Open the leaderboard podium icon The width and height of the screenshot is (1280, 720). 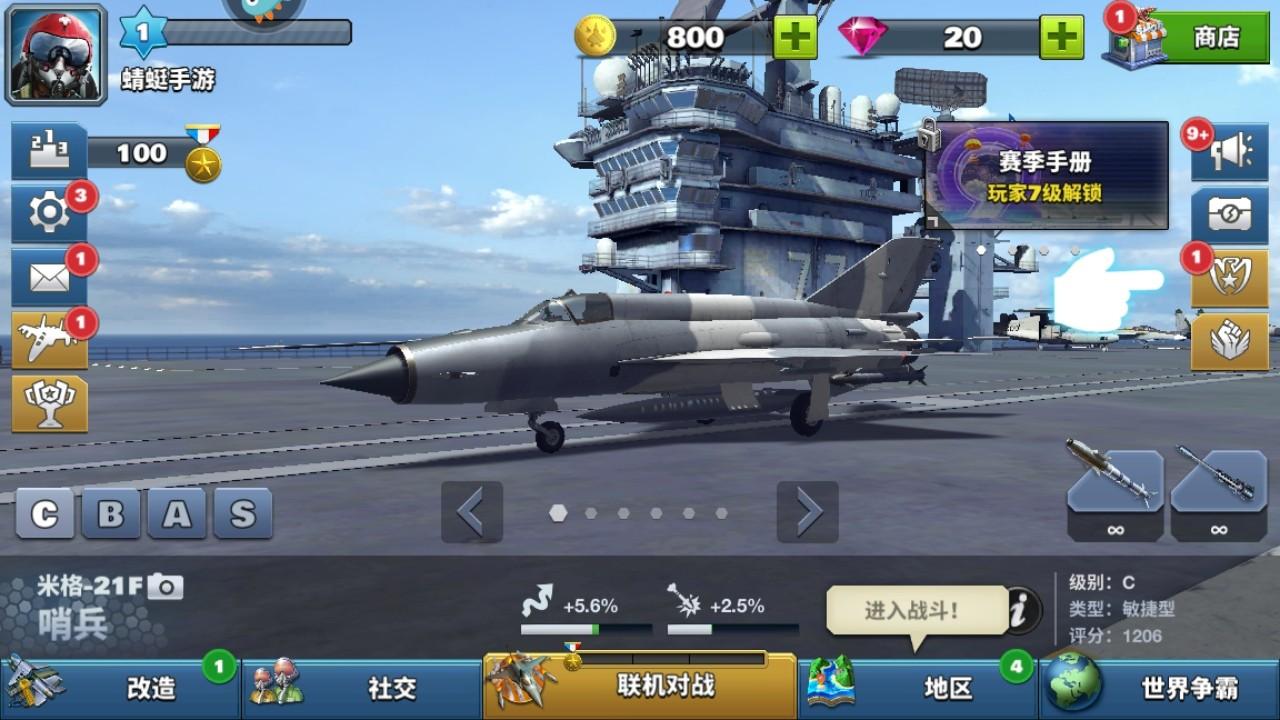50,152
